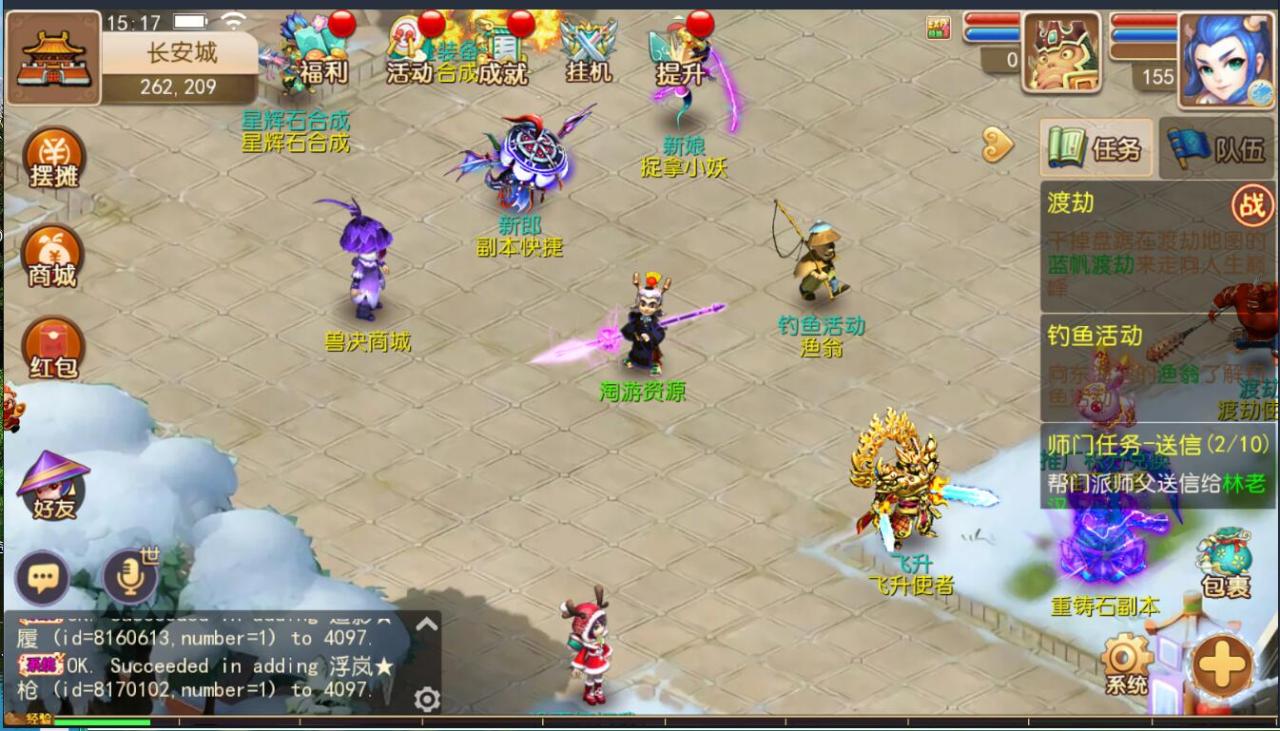Viewport: 1280px width, 731px height.
Task: Switch to the 任务 quest tab
Action: pyautogui.click(x=1096, y=149)
